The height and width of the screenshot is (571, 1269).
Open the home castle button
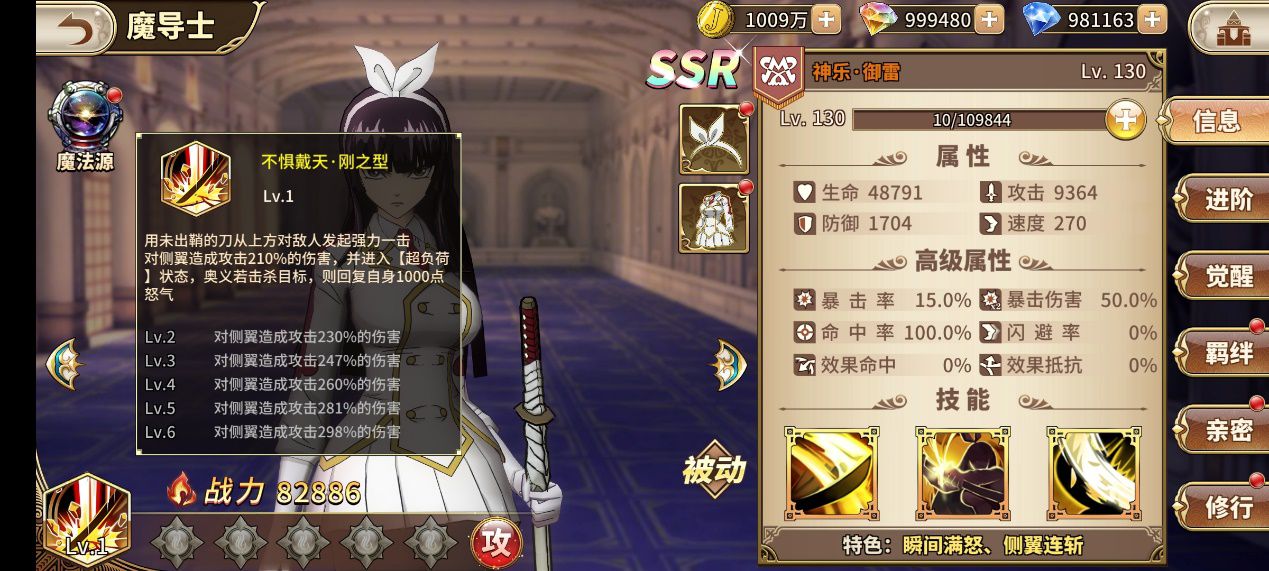click(x=1226, y=30)
